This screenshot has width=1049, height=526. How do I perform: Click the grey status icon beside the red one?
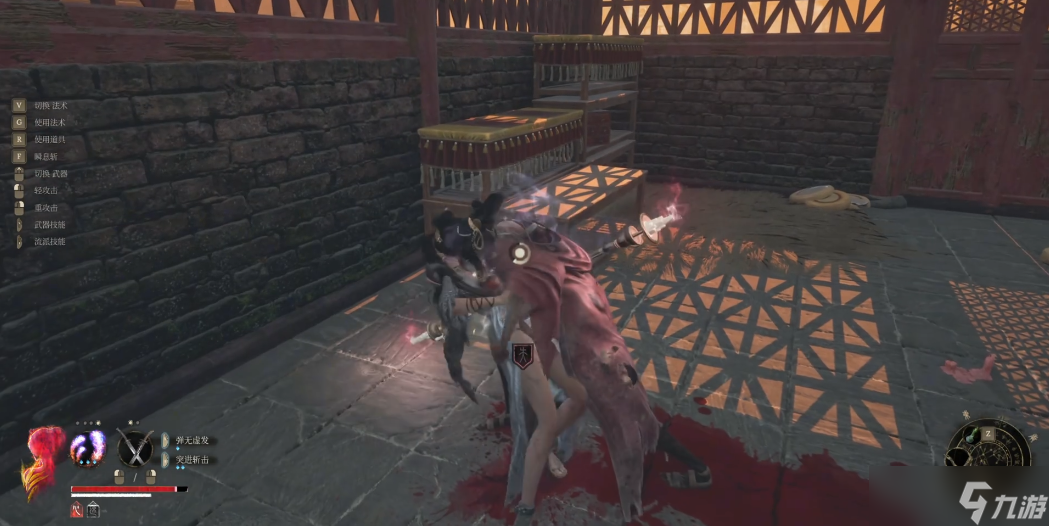click(x=93, y=509)
